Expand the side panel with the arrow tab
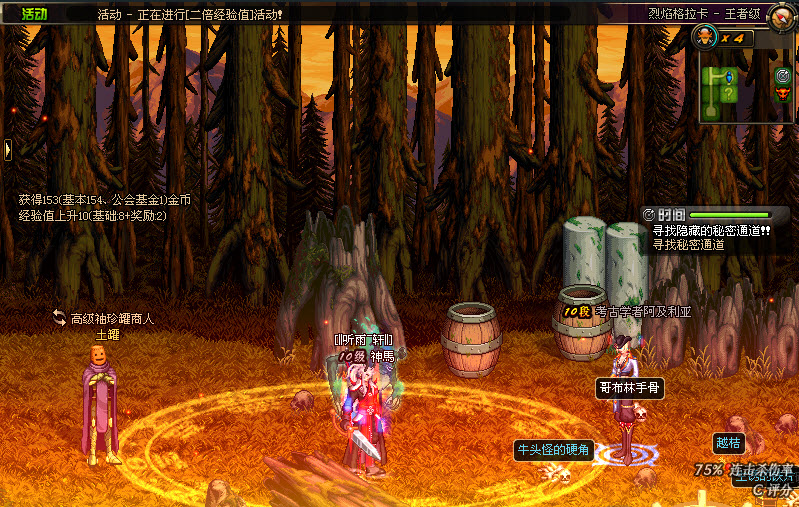This screenshot has width=799, height=507. 8,150
